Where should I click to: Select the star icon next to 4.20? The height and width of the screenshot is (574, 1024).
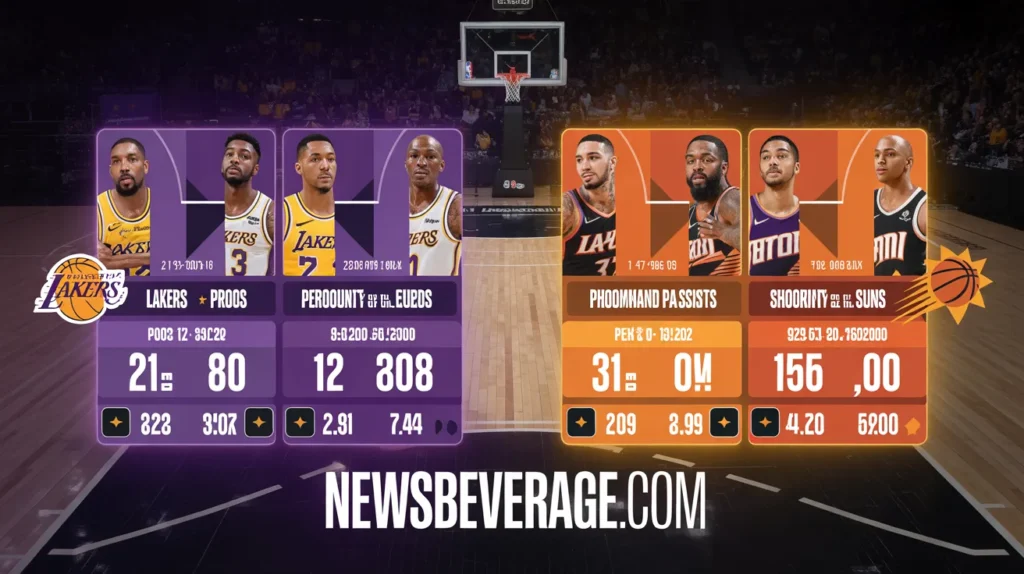(x=766, y=424)
